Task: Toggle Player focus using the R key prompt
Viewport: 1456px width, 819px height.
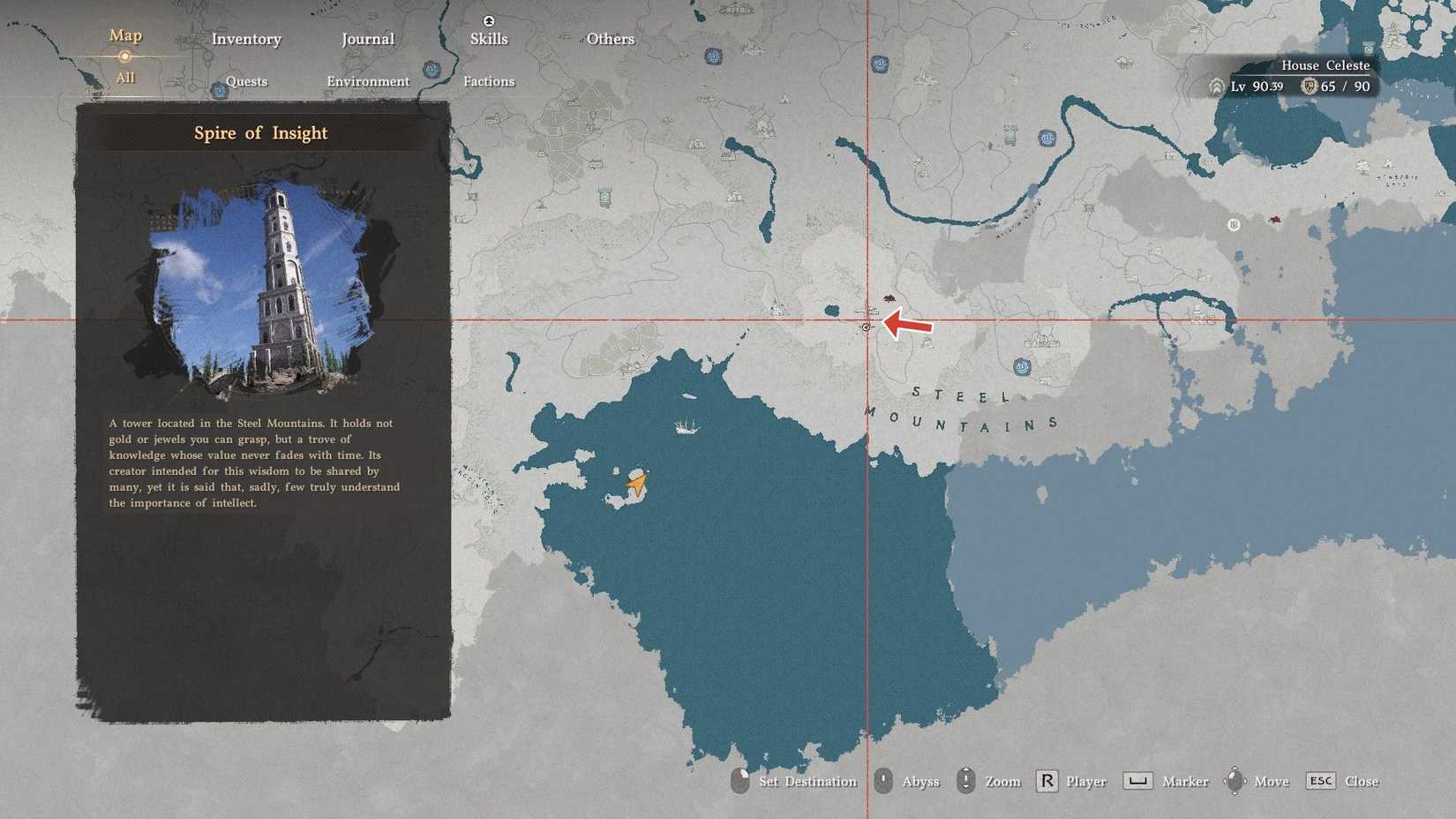Action: click(x=1046, y=780)
